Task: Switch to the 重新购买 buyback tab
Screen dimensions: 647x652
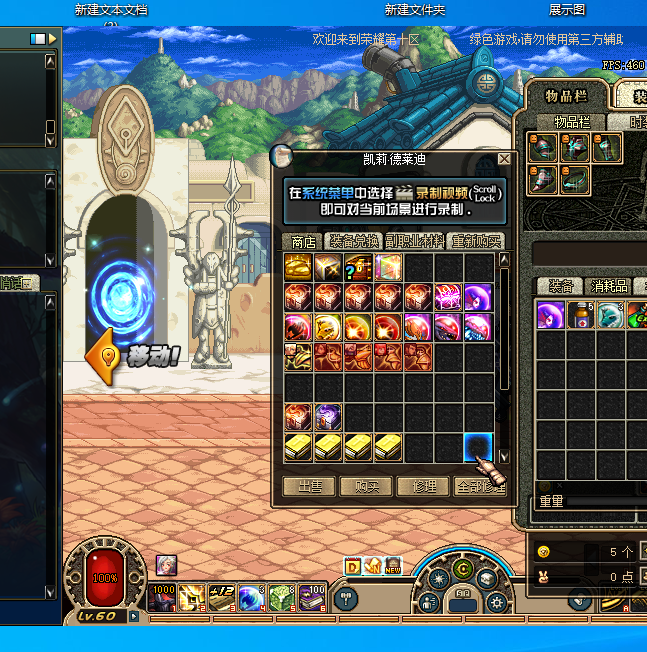Action: (x=474, y=241)
